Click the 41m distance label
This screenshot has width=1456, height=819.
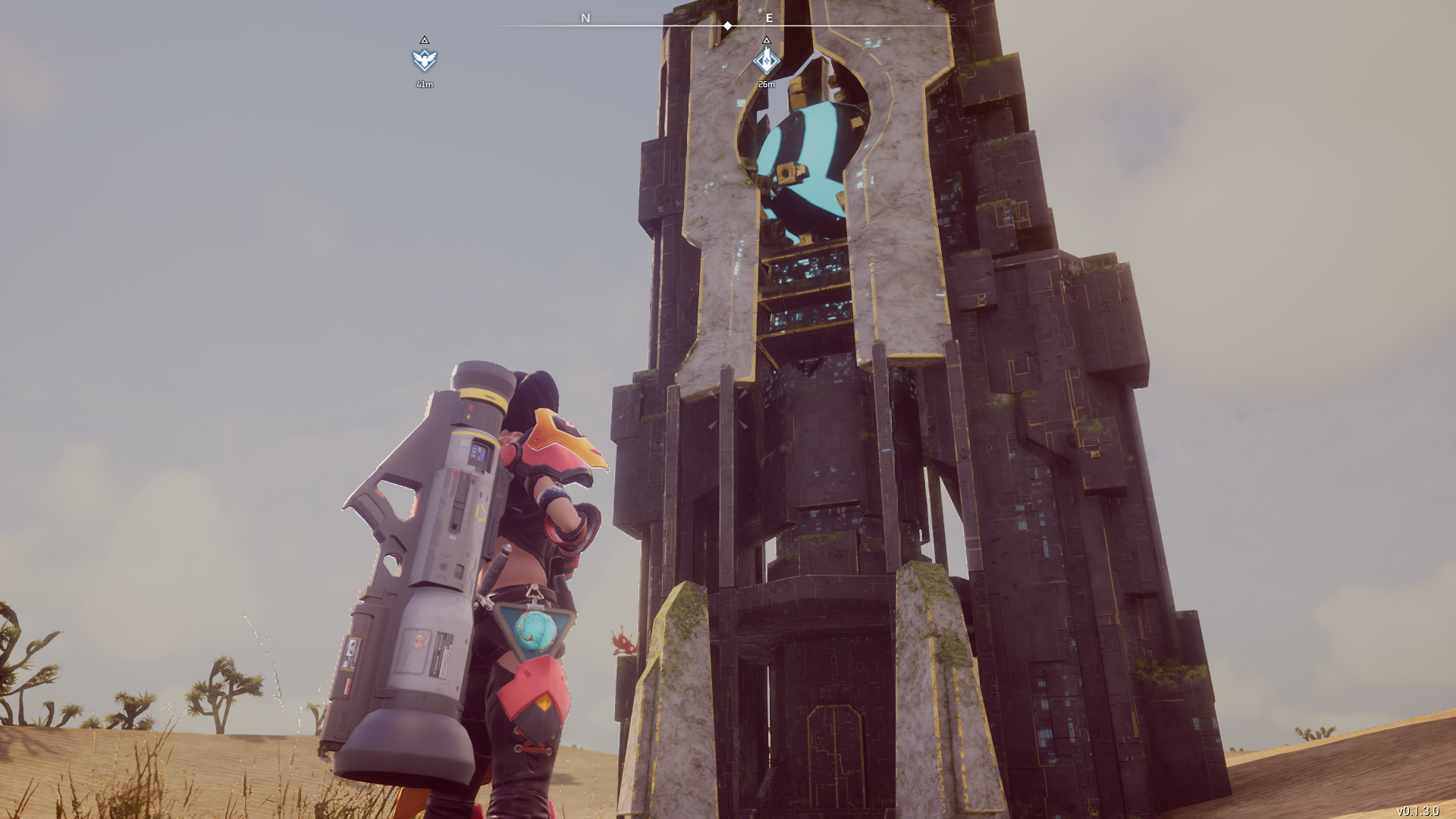tap(425, 85)
